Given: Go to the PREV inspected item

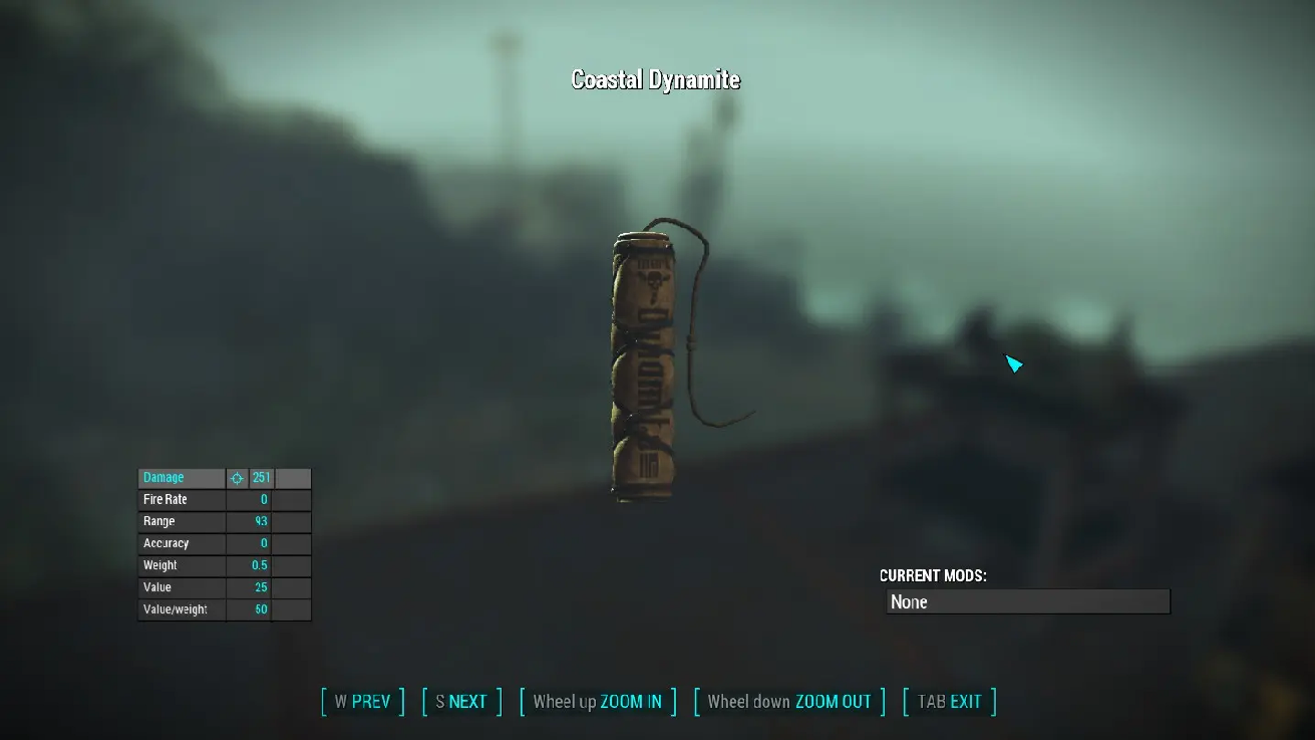Looking at the screenshot, I should [x=362, y=701].
